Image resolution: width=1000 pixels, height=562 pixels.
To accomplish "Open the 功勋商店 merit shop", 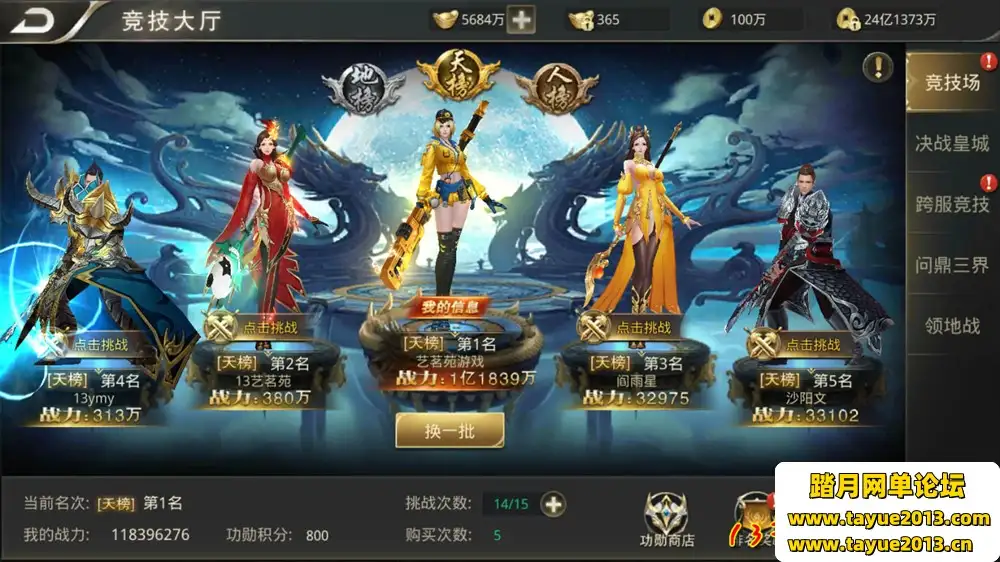I will click(667, 520).
